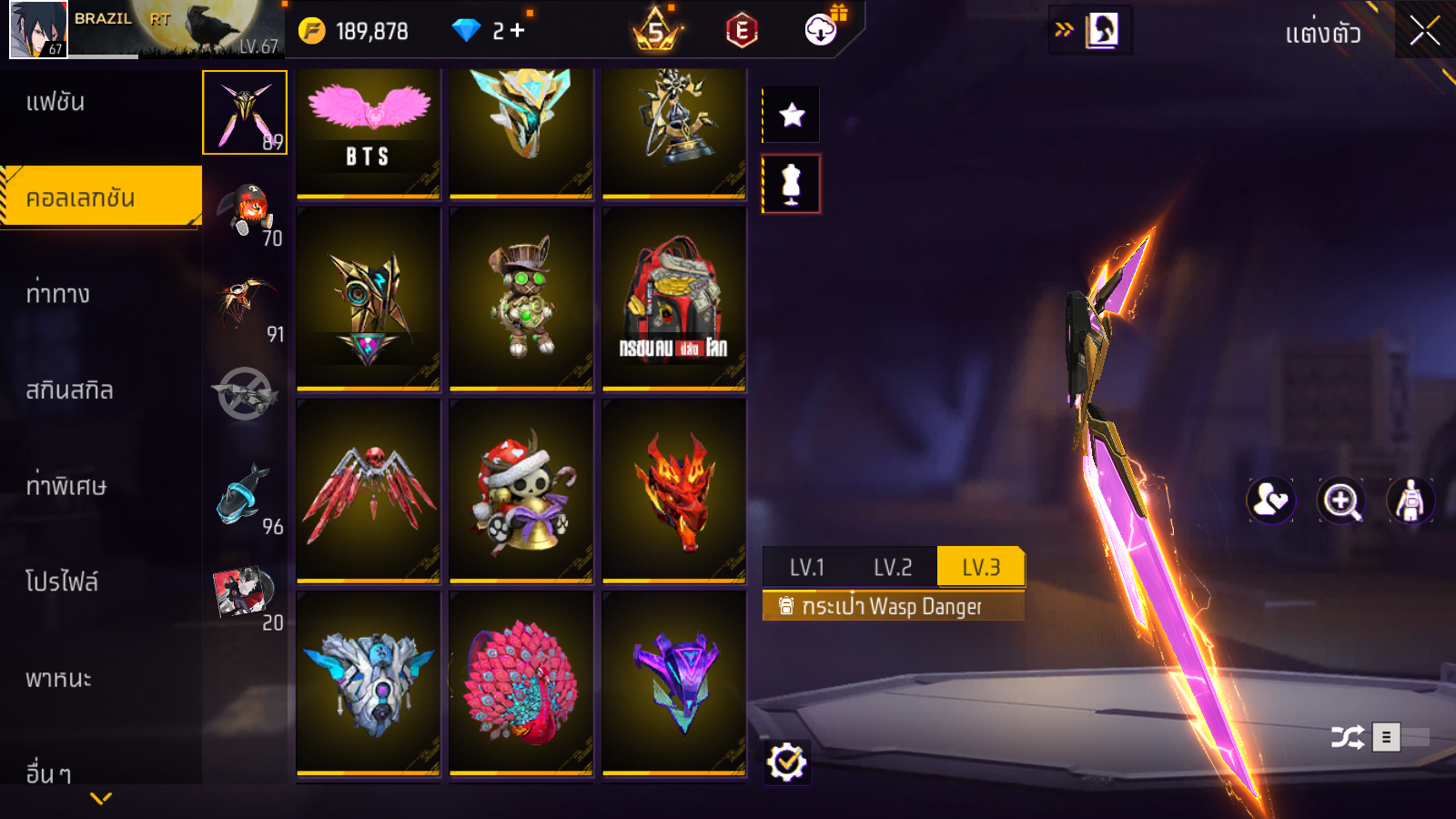The height and width of the screenshot is (819, 1456).
Task: Pick the red peacock backpack
Action: (x=521, y=683)
